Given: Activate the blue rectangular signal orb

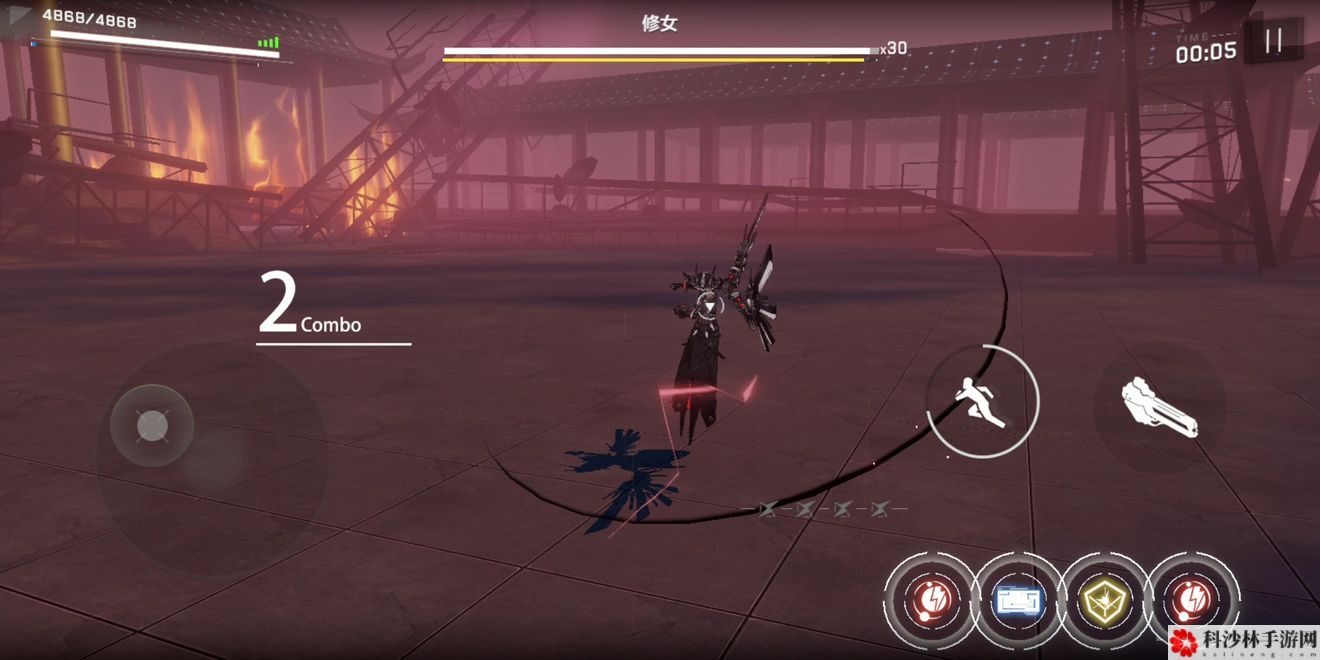Looking at the screenshot, I should tap(1019, 600).
